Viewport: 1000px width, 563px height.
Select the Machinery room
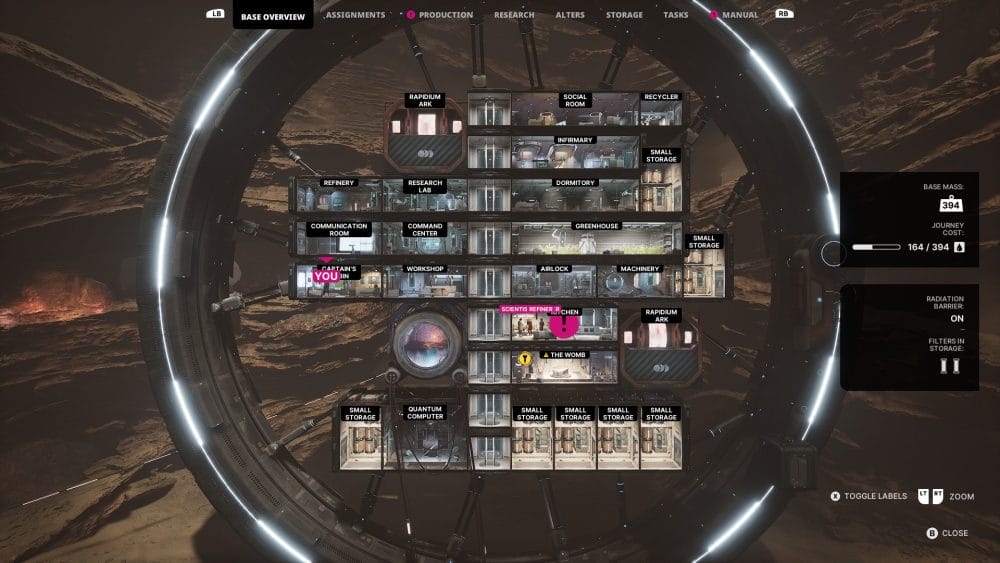click(640, 281)
